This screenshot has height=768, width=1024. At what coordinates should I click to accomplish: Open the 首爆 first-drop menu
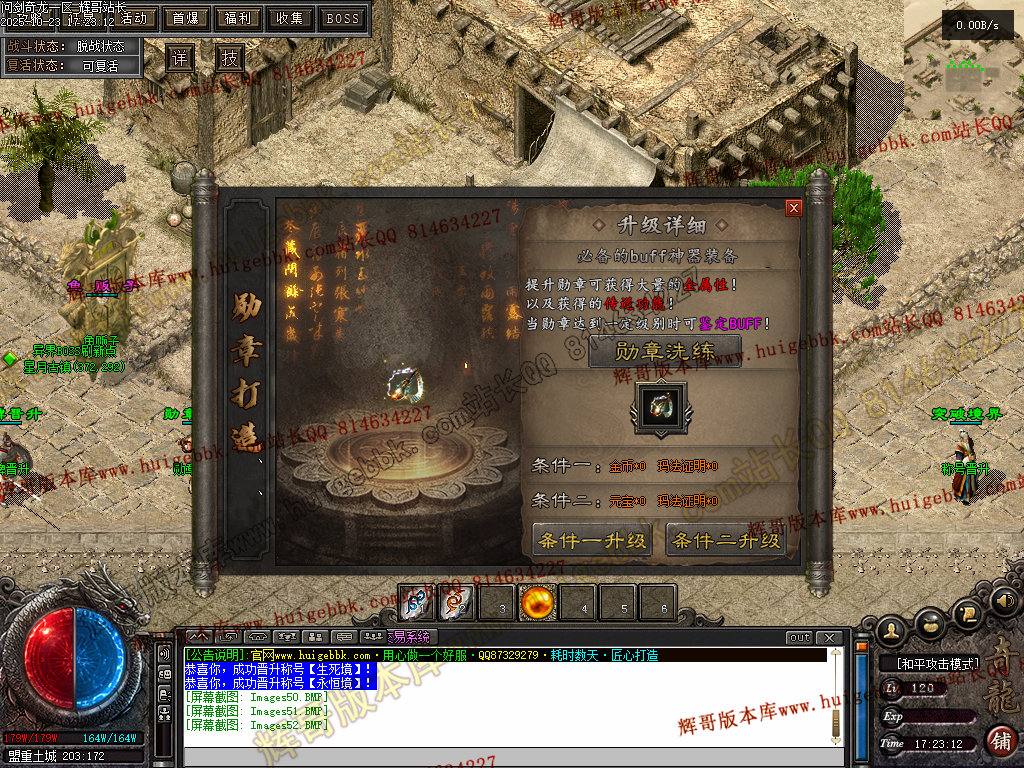click(x=186, y=18)
